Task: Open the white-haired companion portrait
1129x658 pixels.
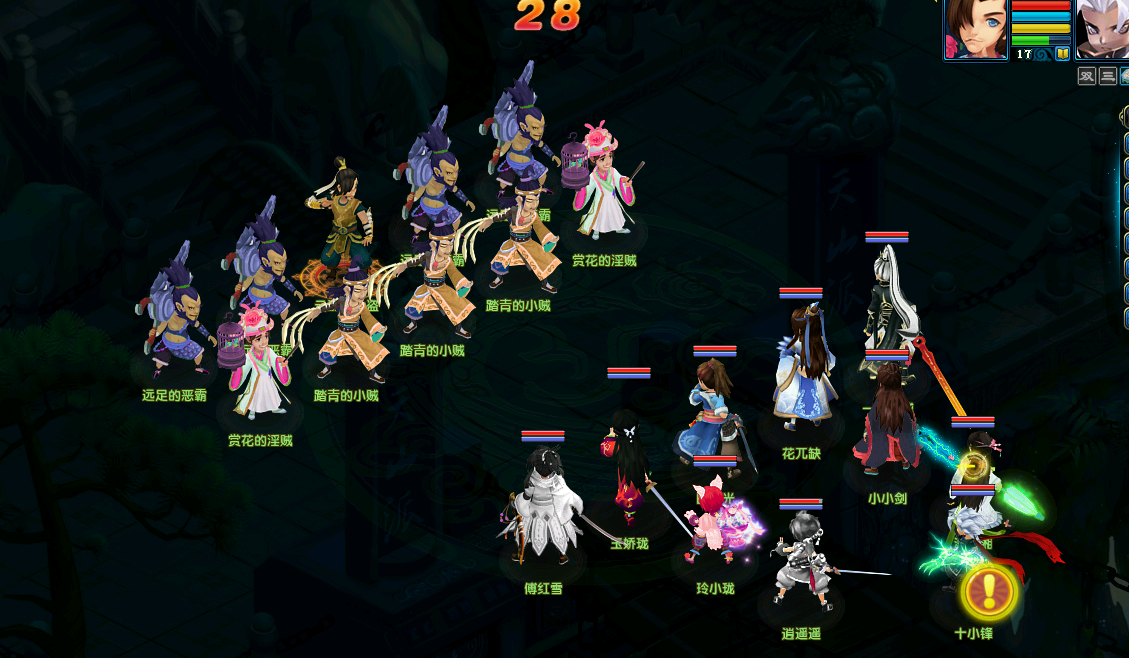Action: [1104, 28]
